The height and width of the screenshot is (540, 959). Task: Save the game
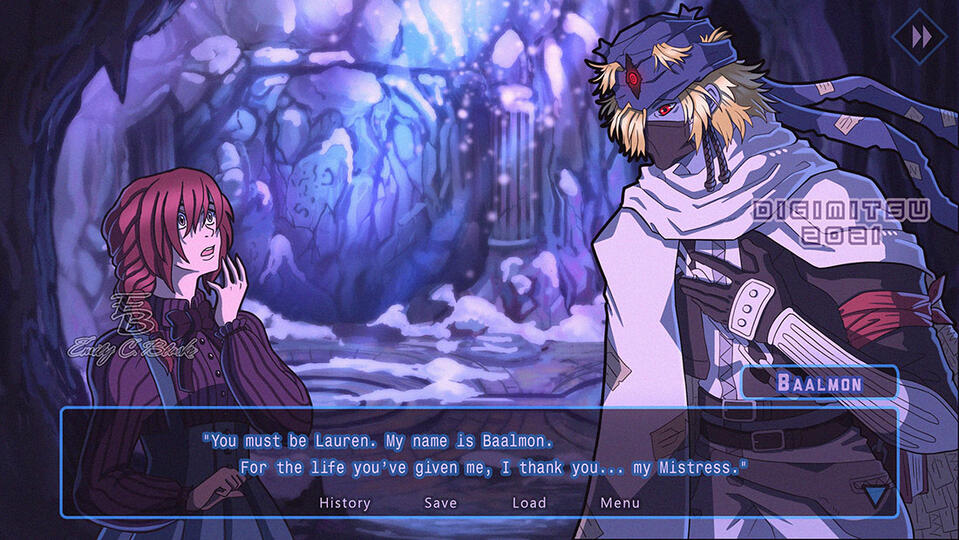pos(440,503)
